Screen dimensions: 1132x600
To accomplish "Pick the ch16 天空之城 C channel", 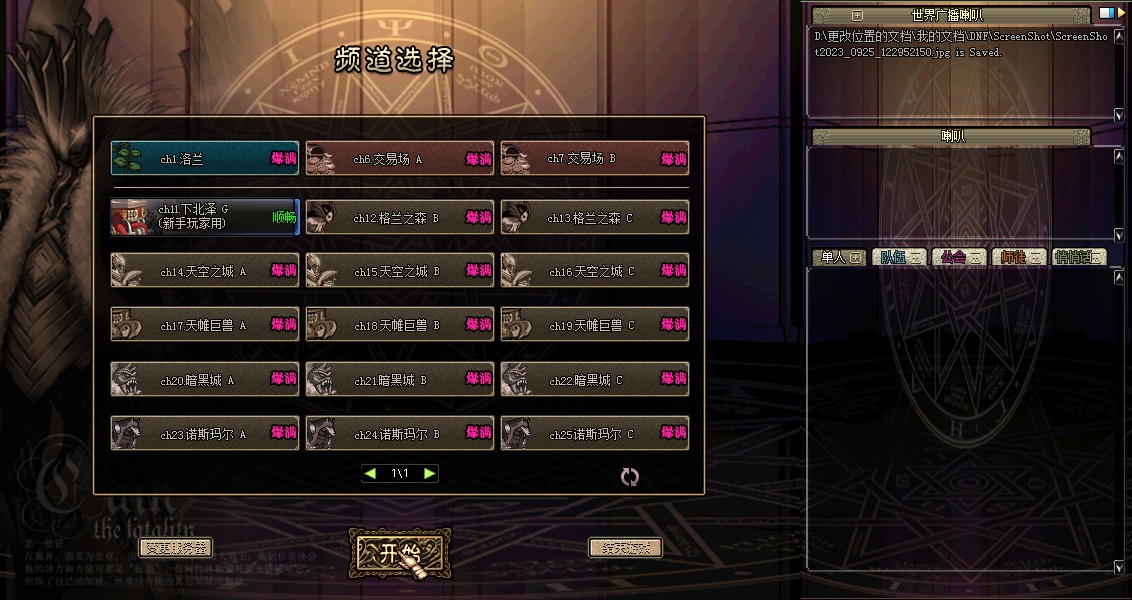I will tap(594, 271).
